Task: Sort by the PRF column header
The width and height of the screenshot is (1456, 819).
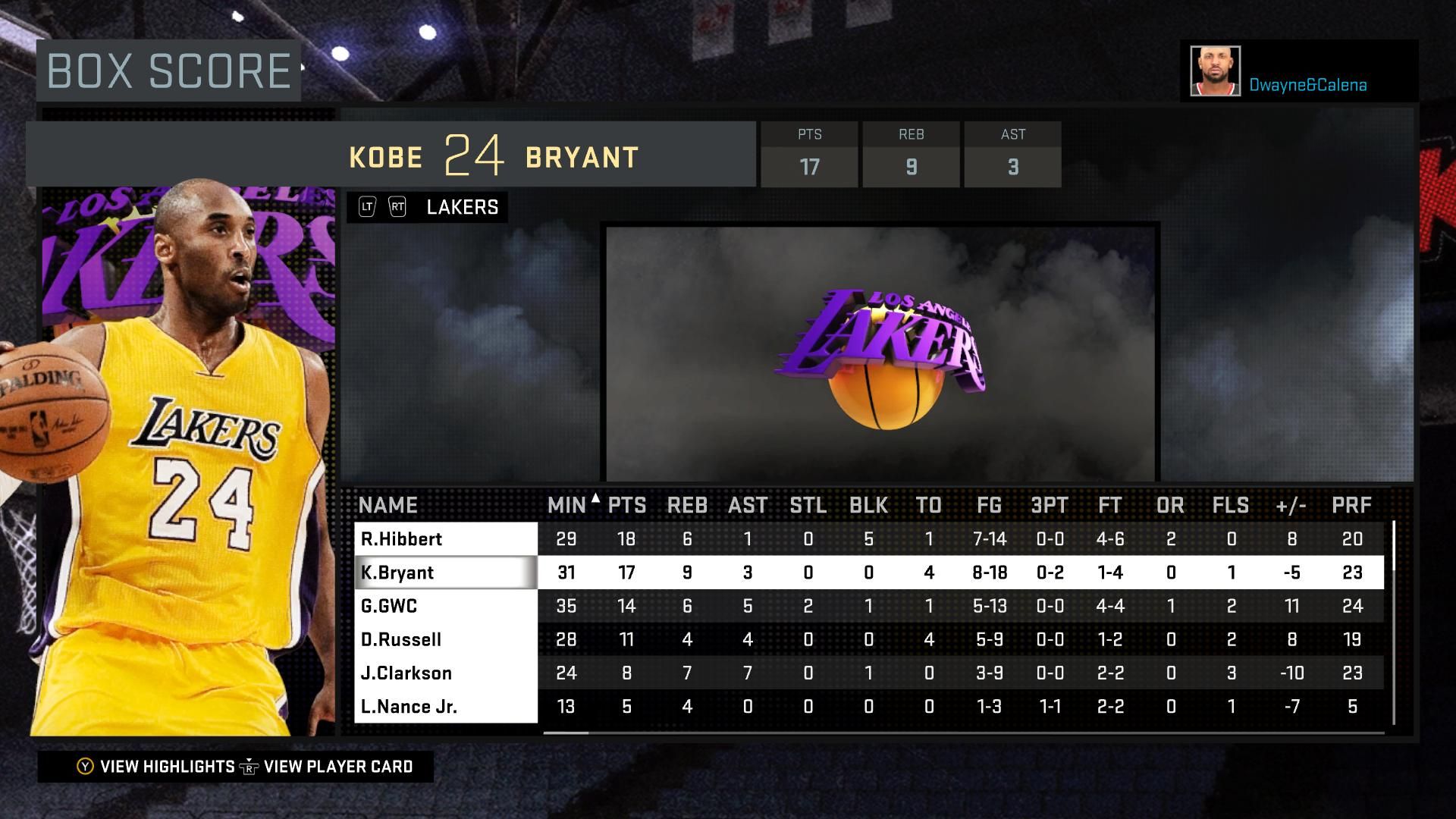Action: [1351, 505]
